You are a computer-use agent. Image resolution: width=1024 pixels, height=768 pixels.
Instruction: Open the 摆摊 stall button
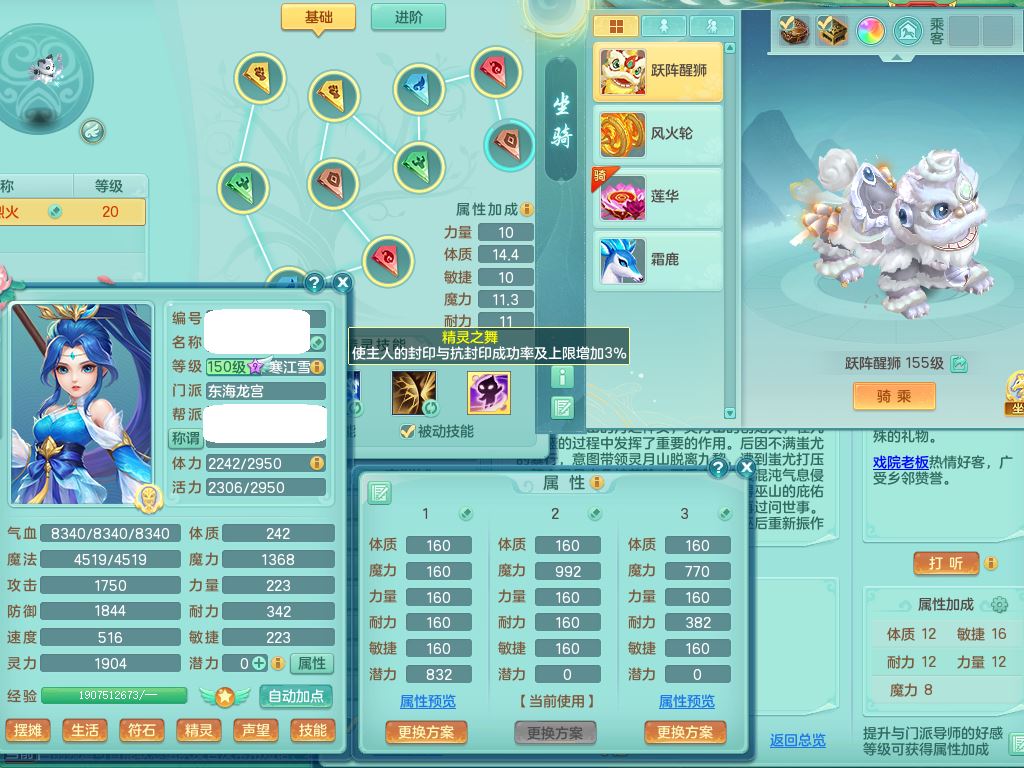tap(28, 730)
